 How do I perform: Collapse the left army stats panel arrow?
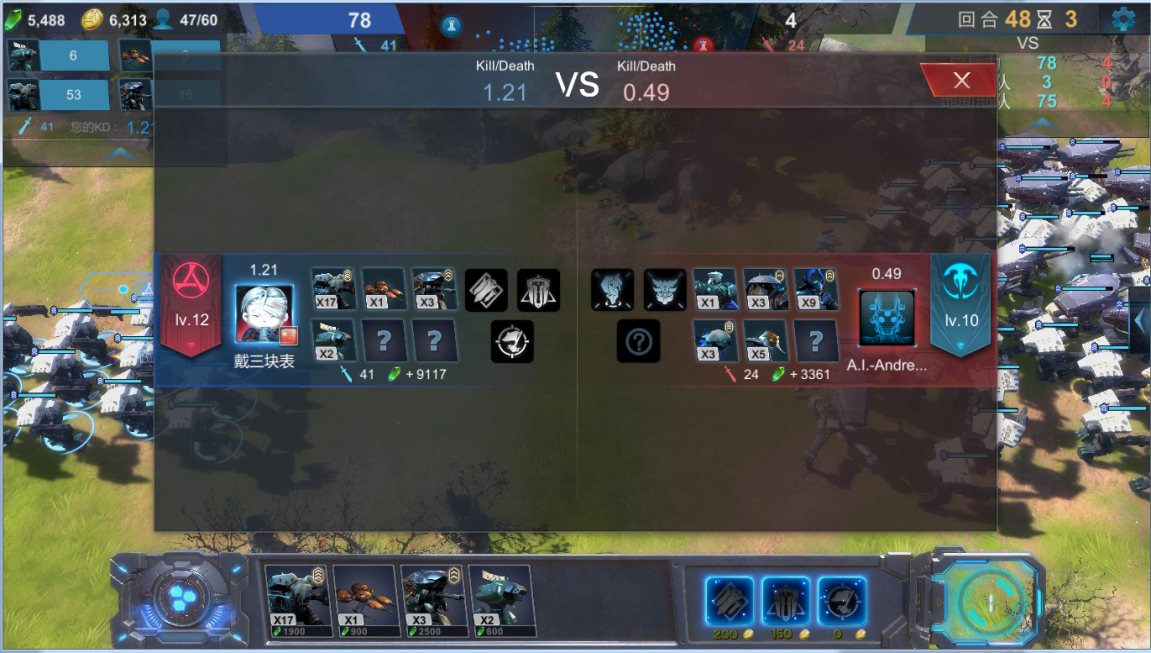(x=121, y=153)
